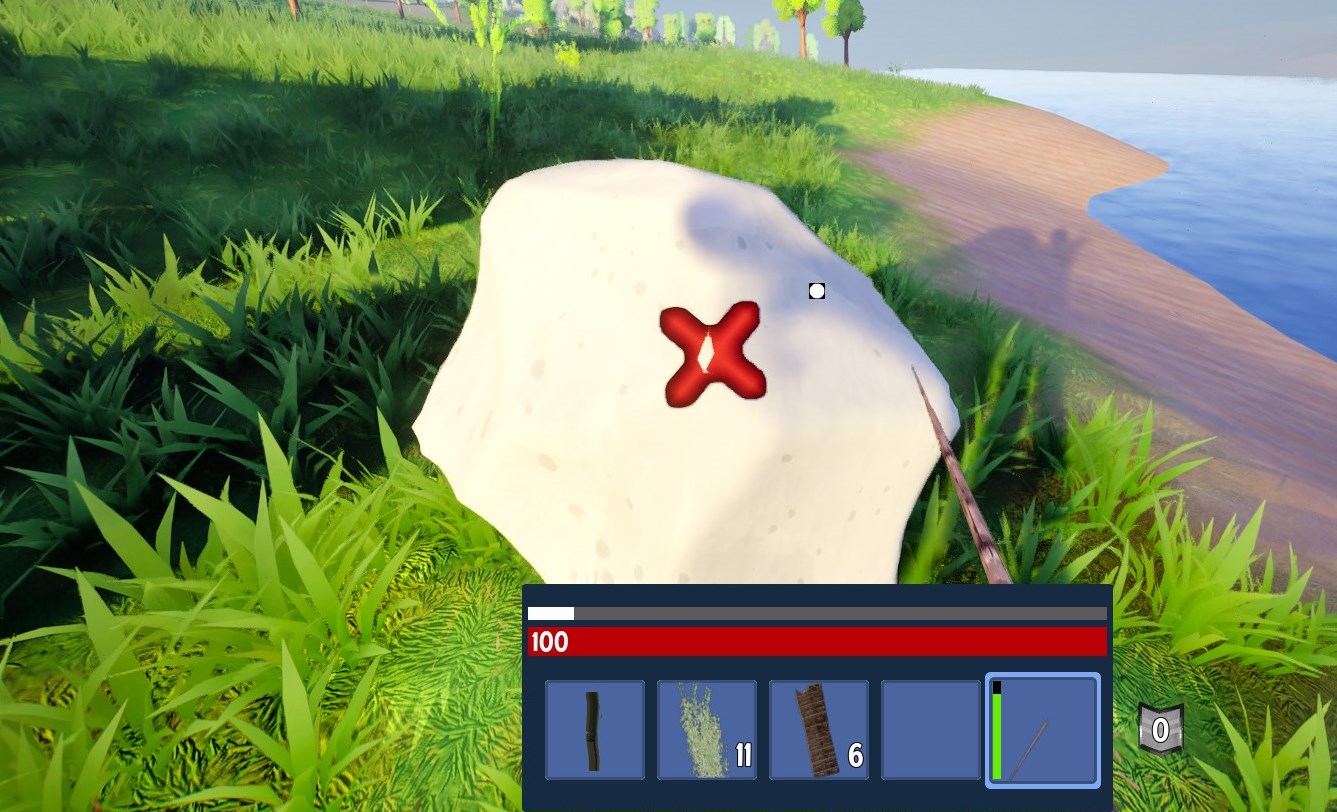This screenshot has width=1337, height=812.
Task: Click the white filled segment of the stamina bar
Action: (x=552, y=612)
